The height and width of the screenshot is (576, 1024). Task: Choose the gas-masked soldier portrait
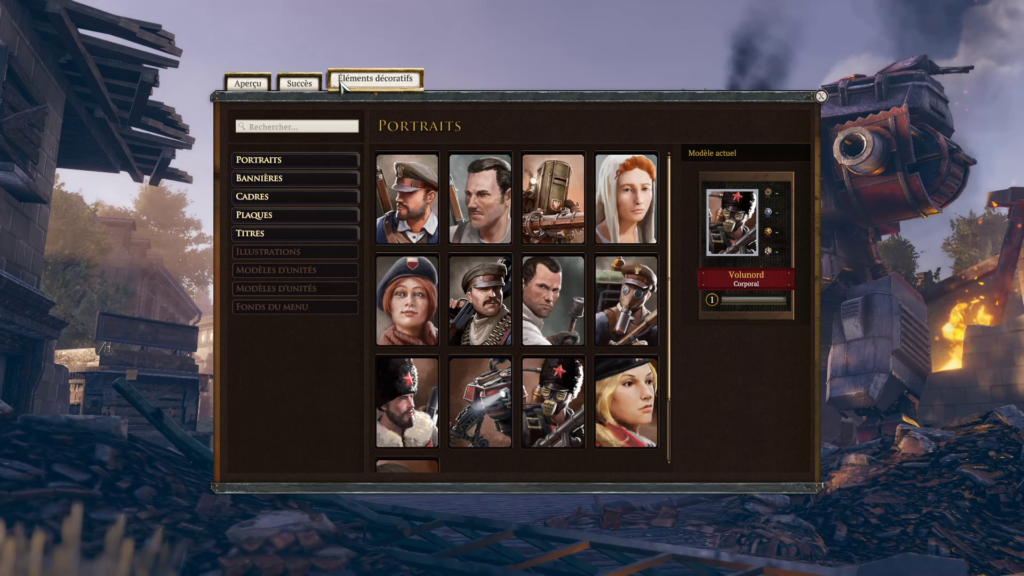tap(626, 300)
